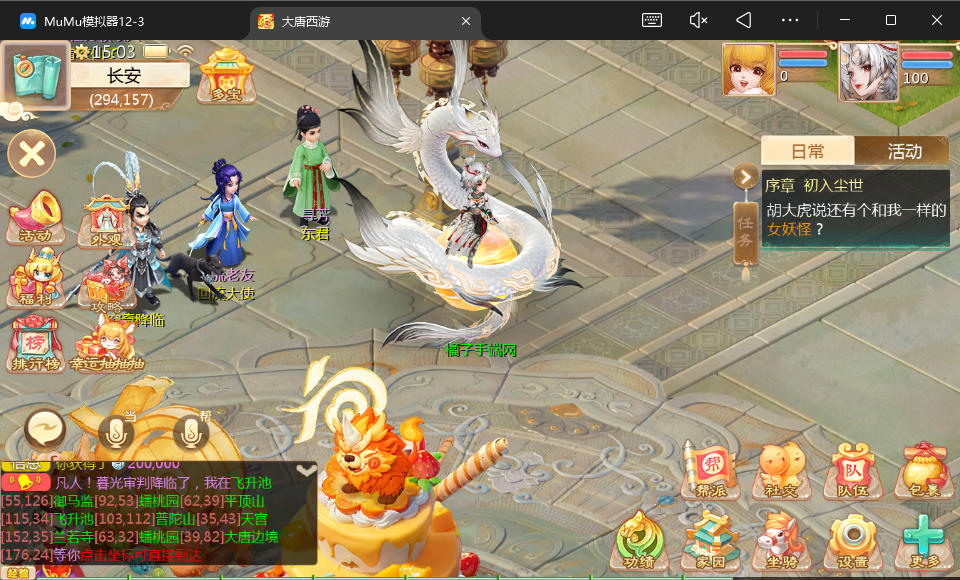Open the 设置 settings gear
960x580 pixels.
pyautogui.click(x=853, y=542)
